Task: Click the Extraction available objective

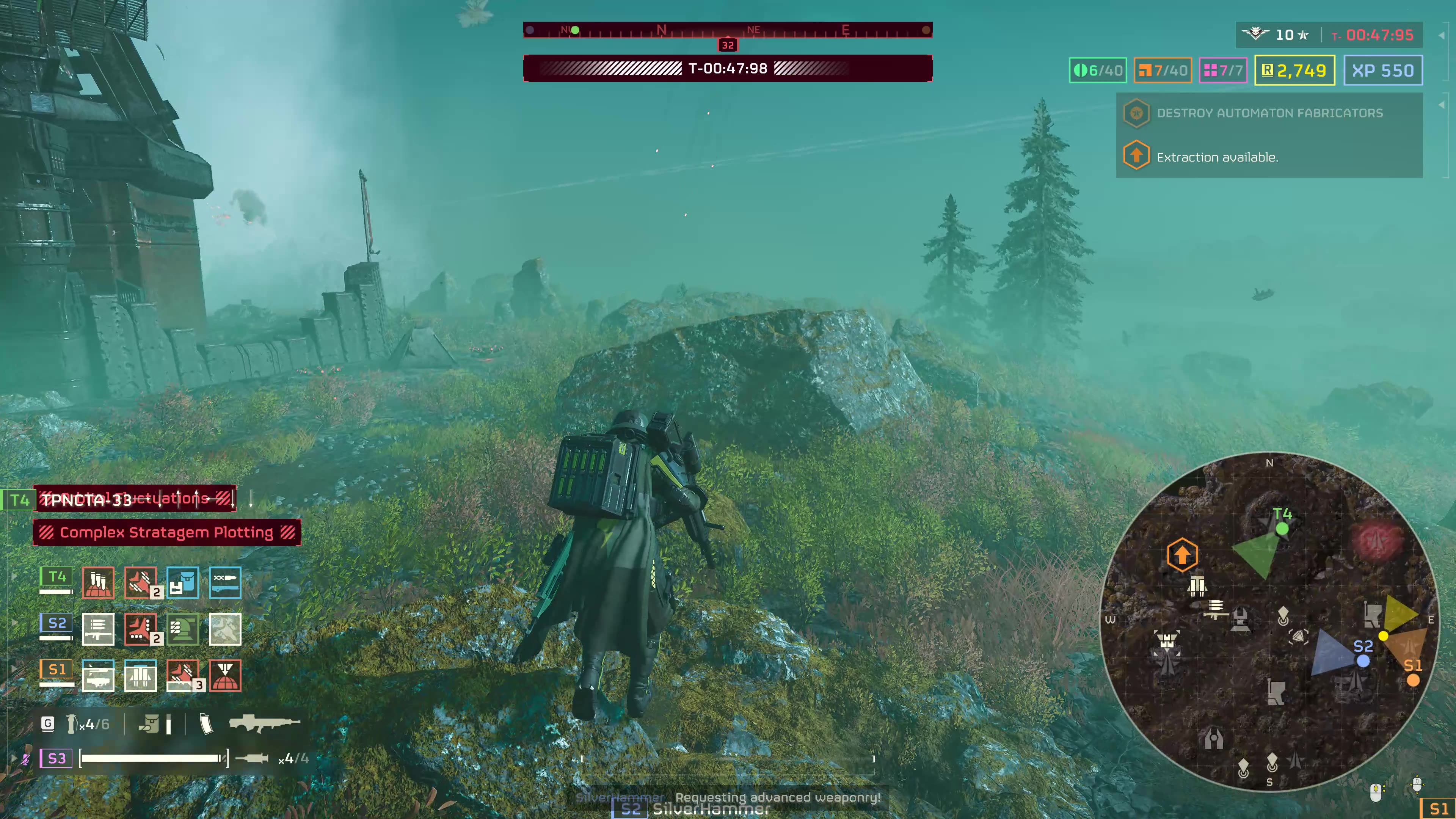Action: pyautogui.click(x=1217, y=157)
